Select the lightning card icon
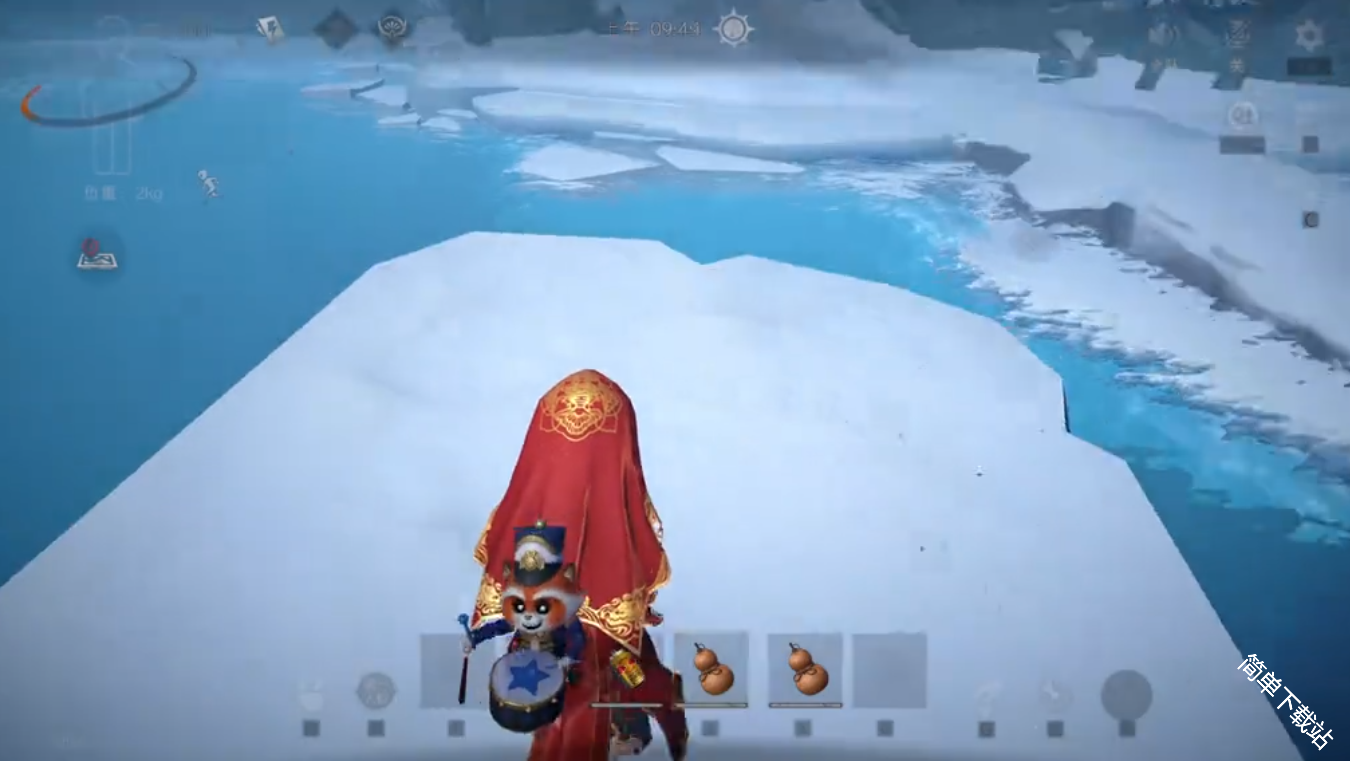This screenshot has width=1350, height=761. (269, 29)
